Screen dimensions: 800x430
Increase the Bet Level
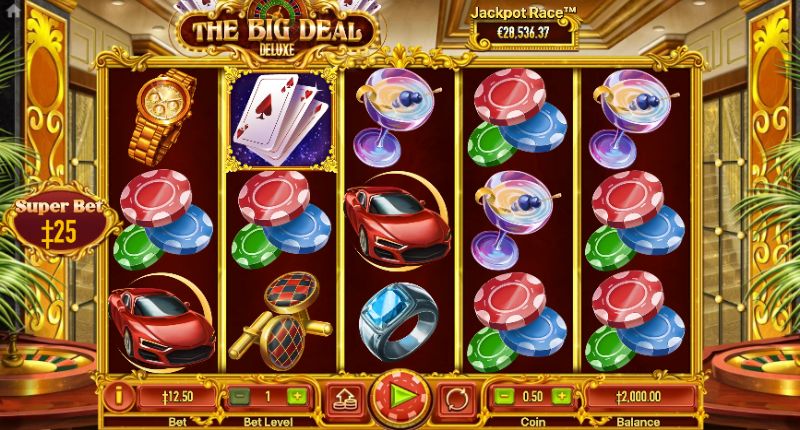coord(296,396)
